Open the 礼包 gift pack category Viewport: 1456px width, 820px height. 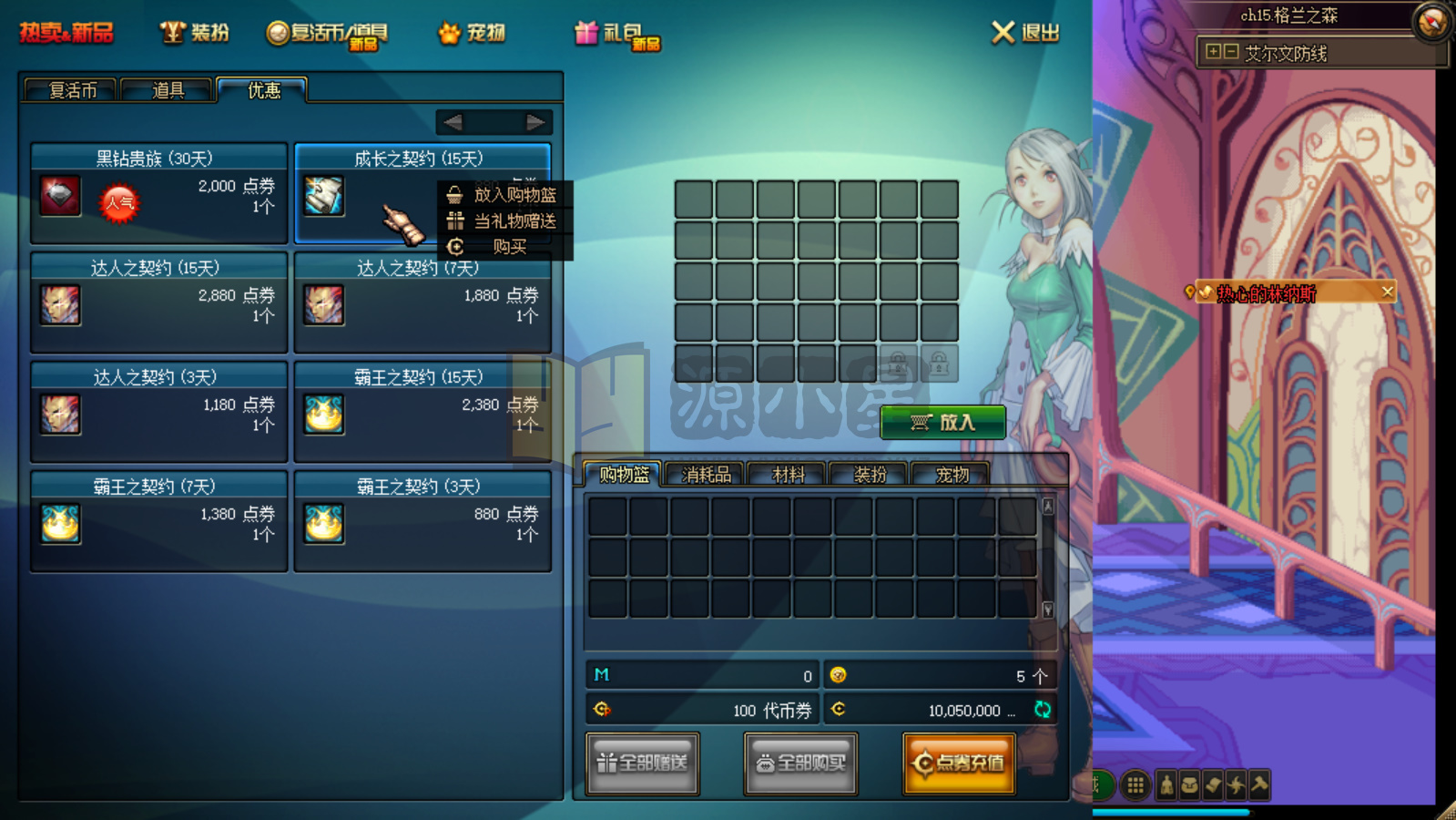(616, 34)
